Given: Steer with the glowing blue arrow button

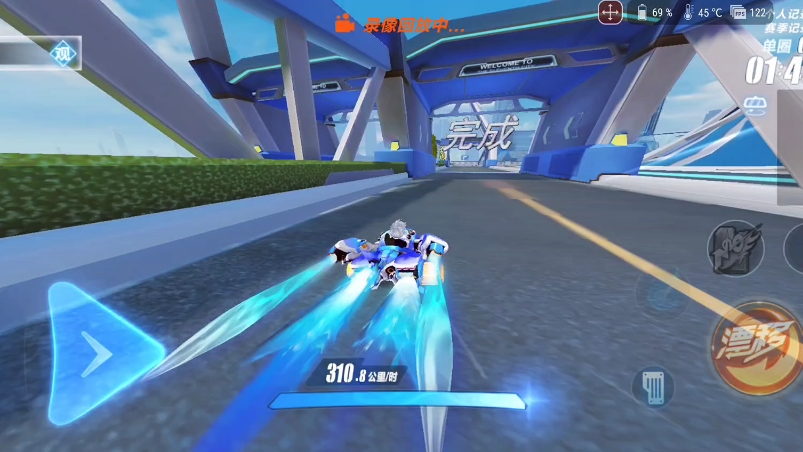Looking at the screenshot, I should click(98, 350).
